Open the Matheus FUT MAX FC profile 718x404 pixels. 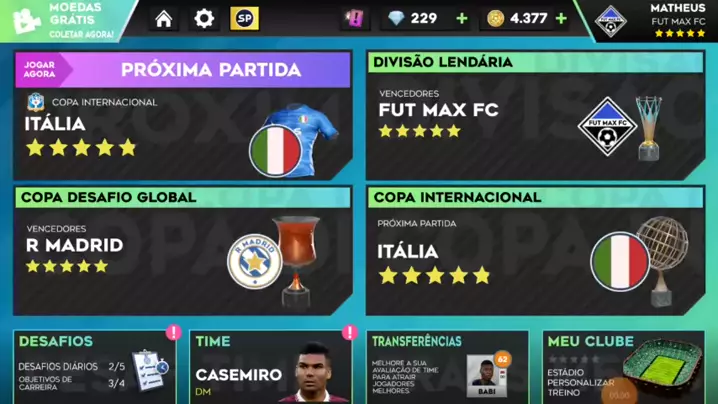(x=655, y=20)
